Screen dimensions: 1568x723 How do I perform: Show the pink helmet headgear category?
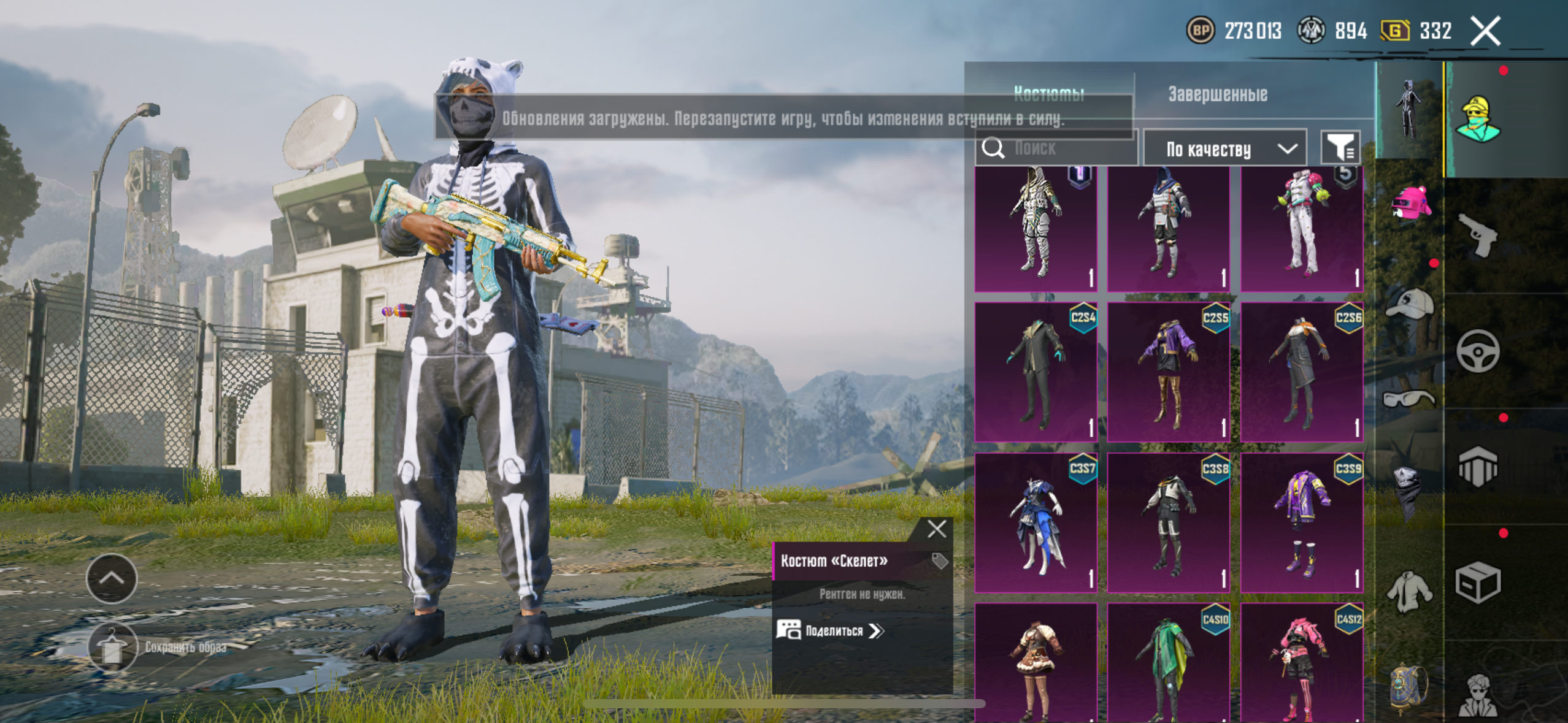[x=1410, y=204]
